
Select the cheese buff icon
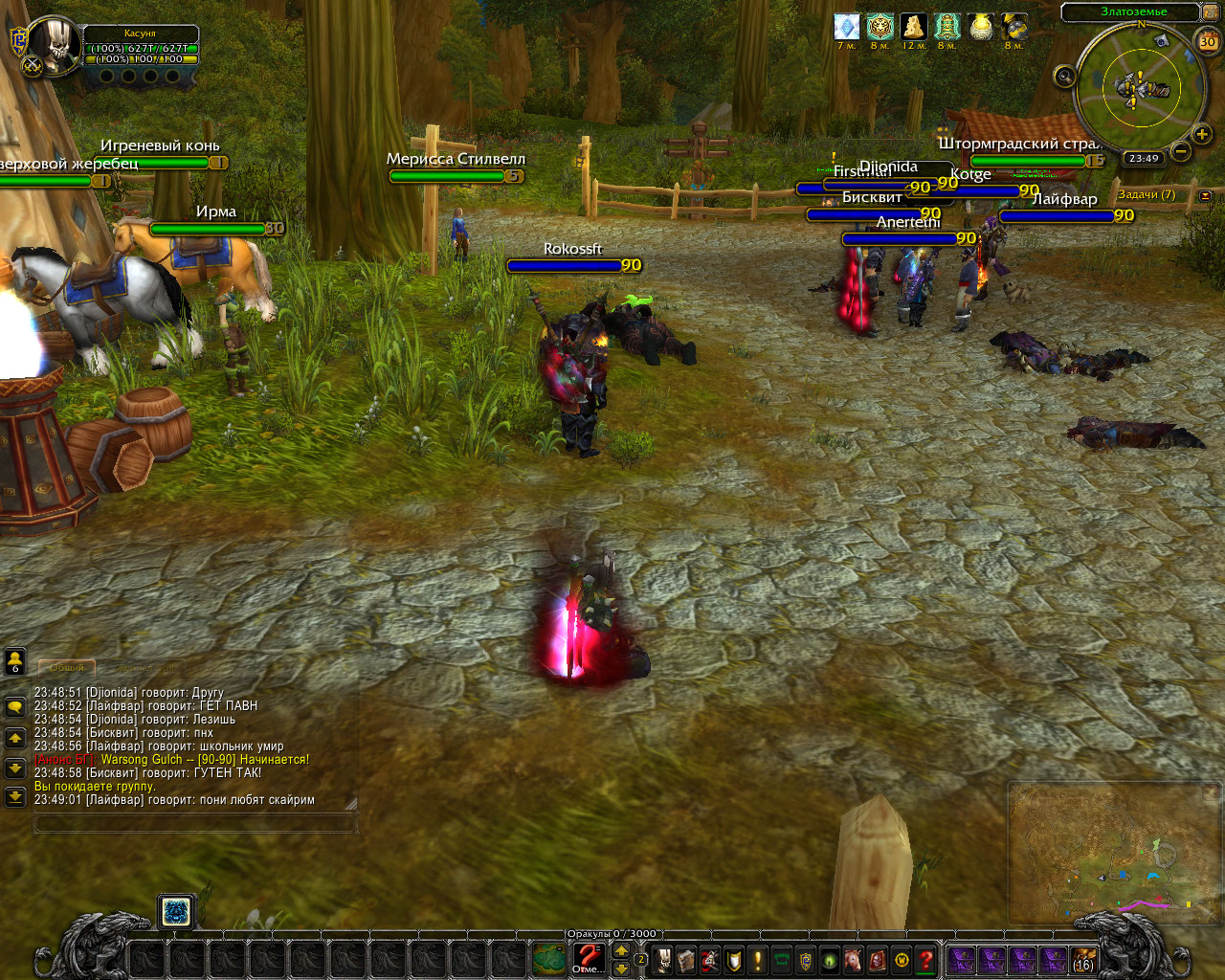913,27
